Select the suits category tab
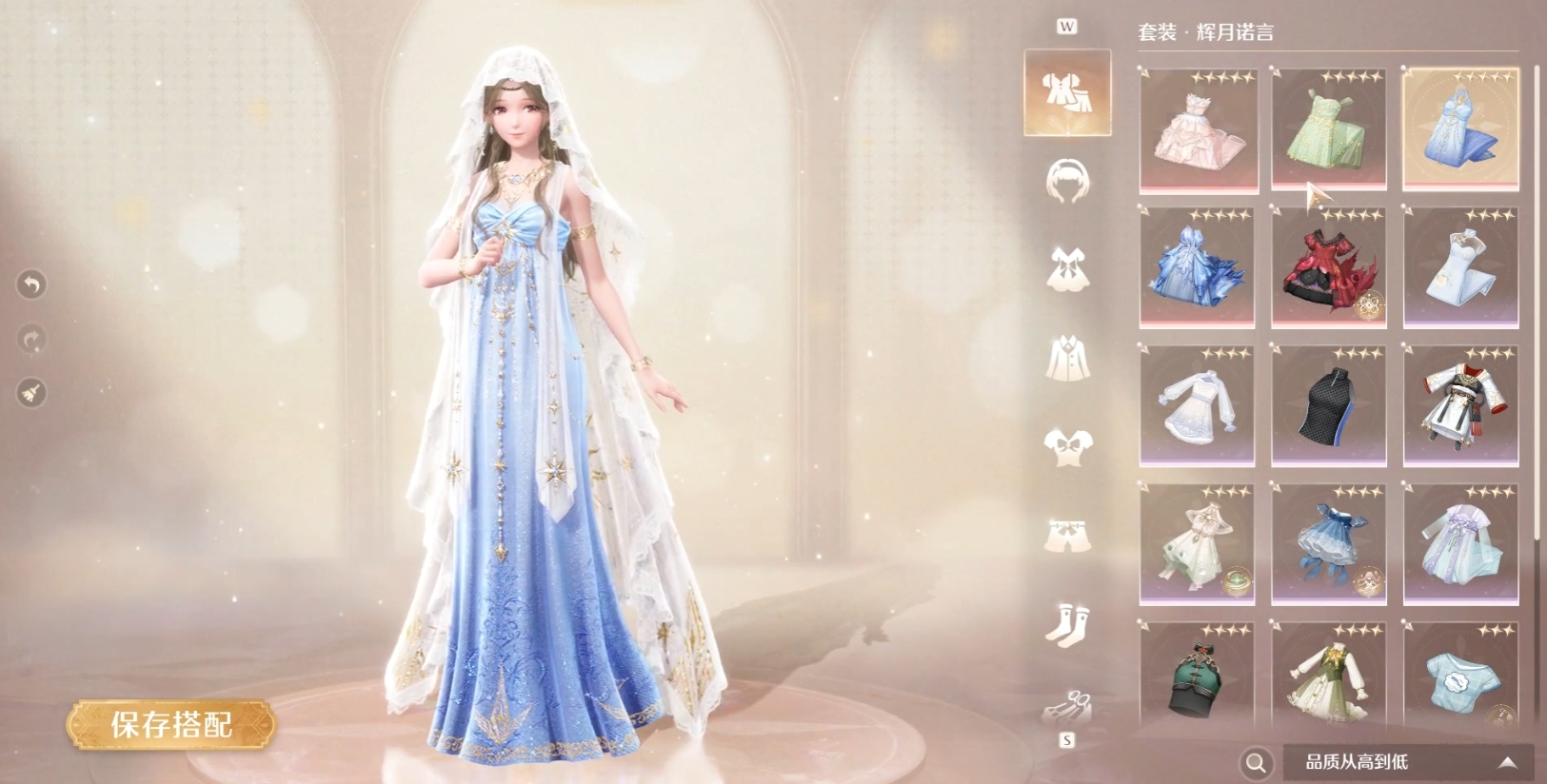The image size is (1547, 784). point(1067,92)
